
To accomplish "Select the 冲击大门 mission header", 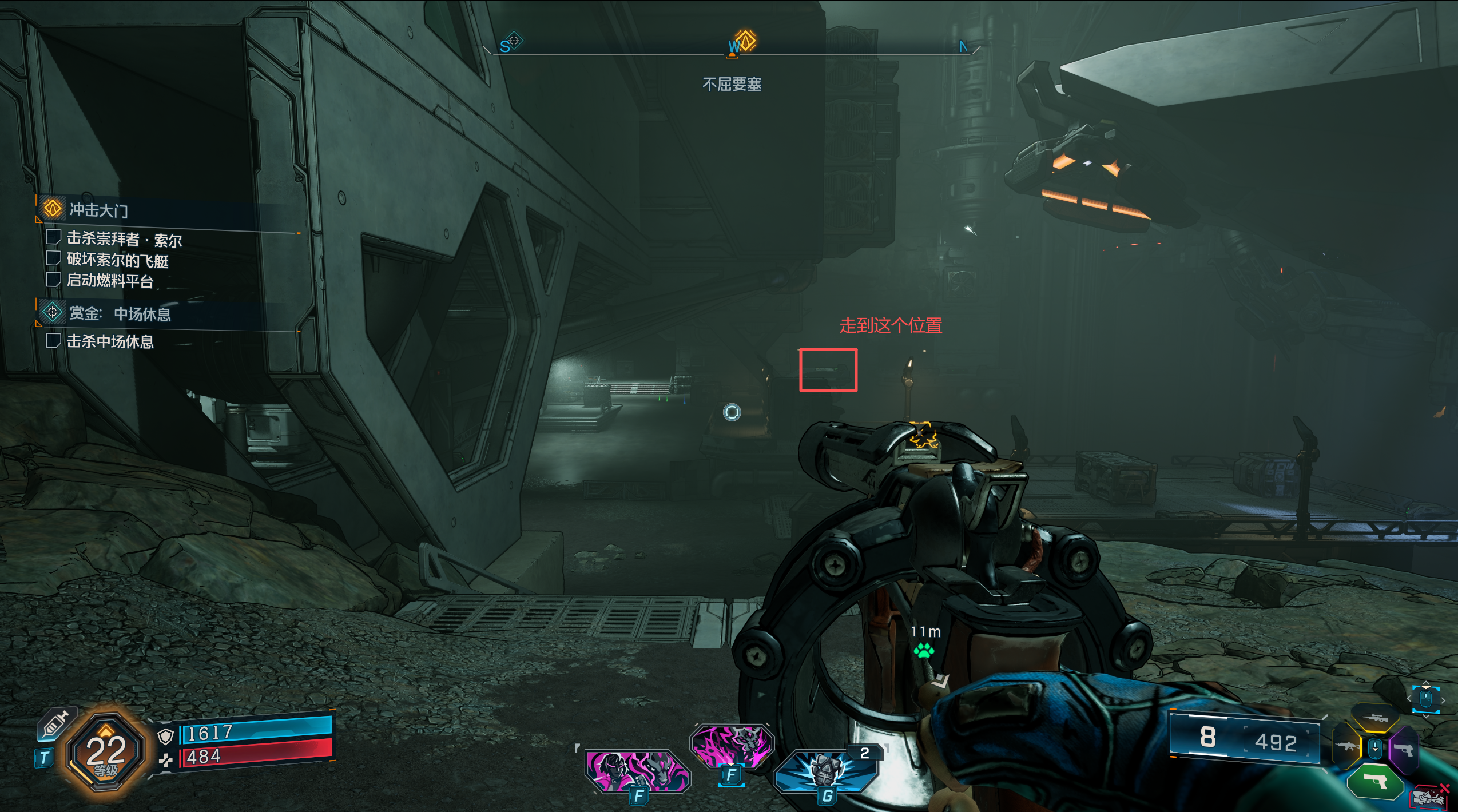I will point(98,210).
